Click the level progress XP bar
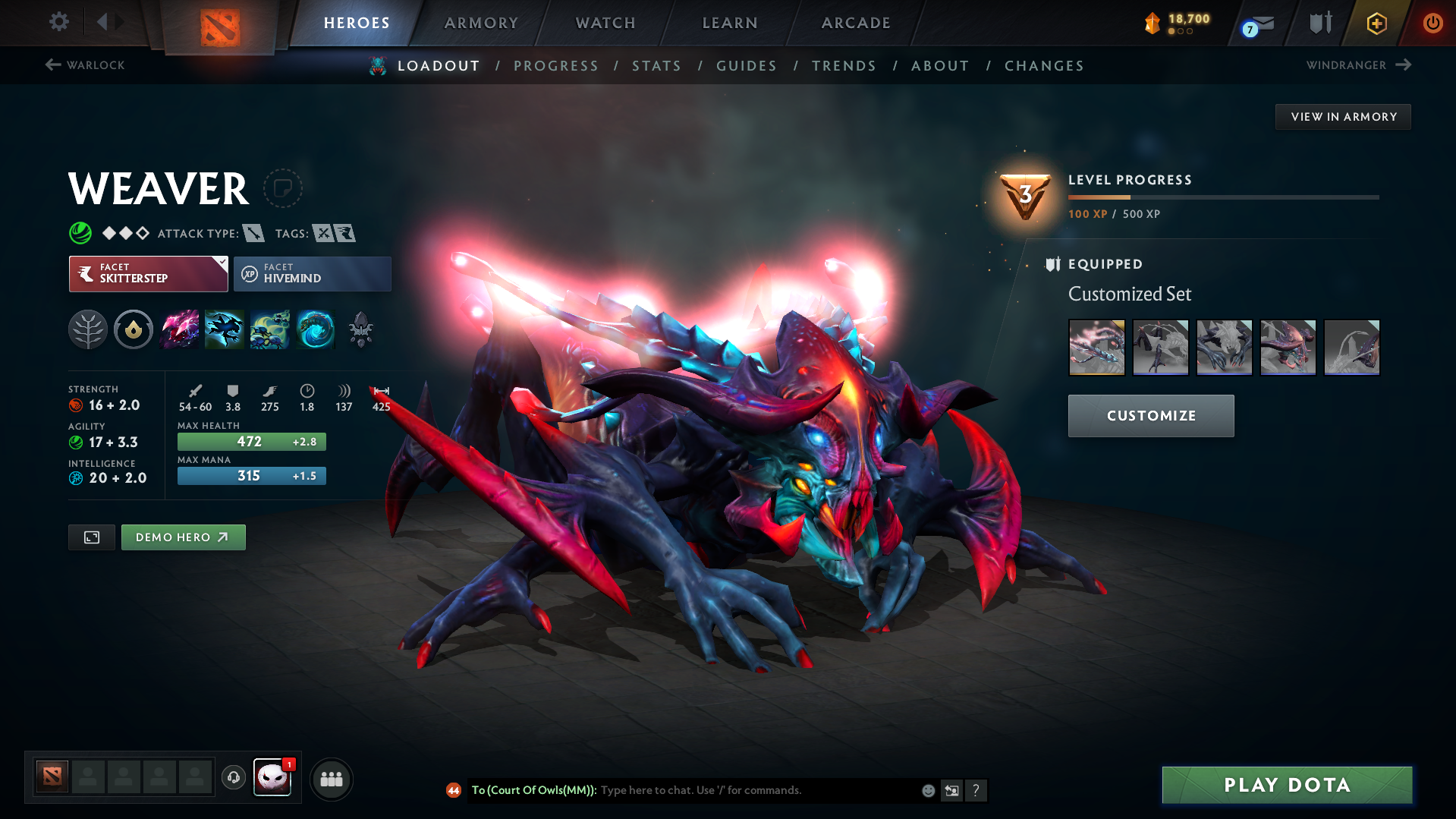 click(1222, 197)
